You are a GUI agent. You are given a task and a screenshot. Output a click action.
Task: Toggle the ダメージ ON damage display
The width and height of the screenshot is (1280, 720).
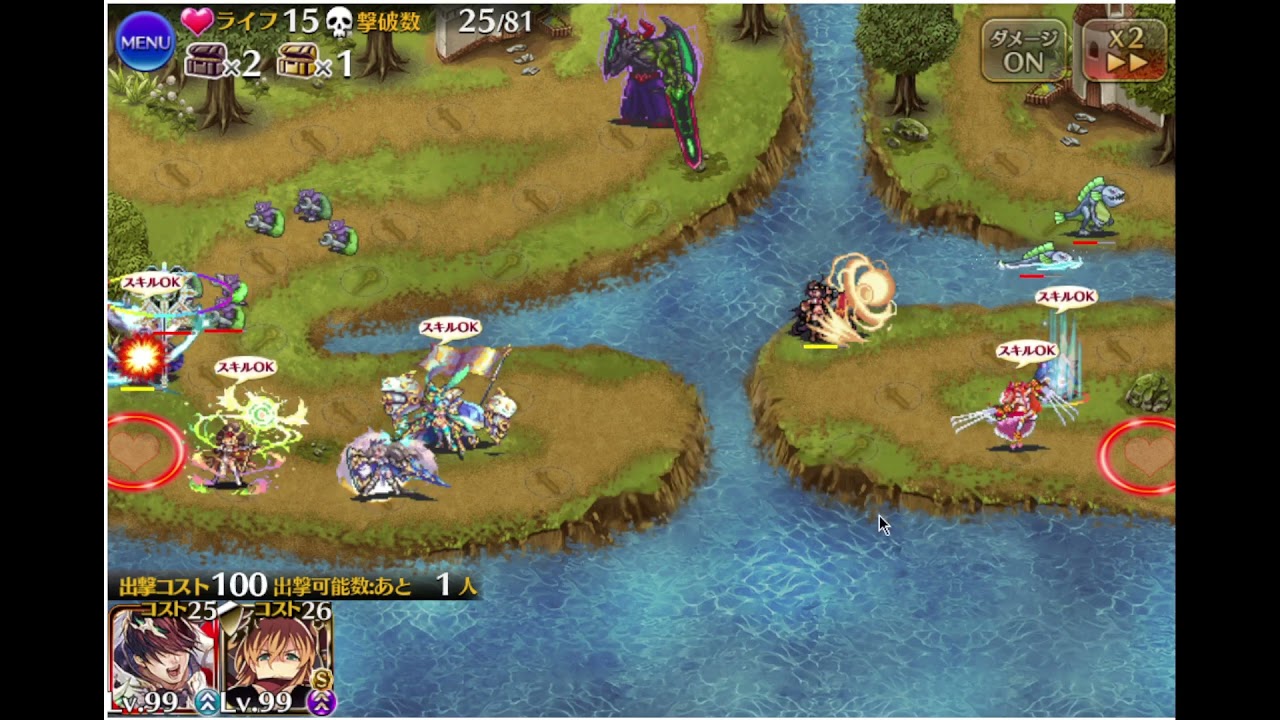1023,50
